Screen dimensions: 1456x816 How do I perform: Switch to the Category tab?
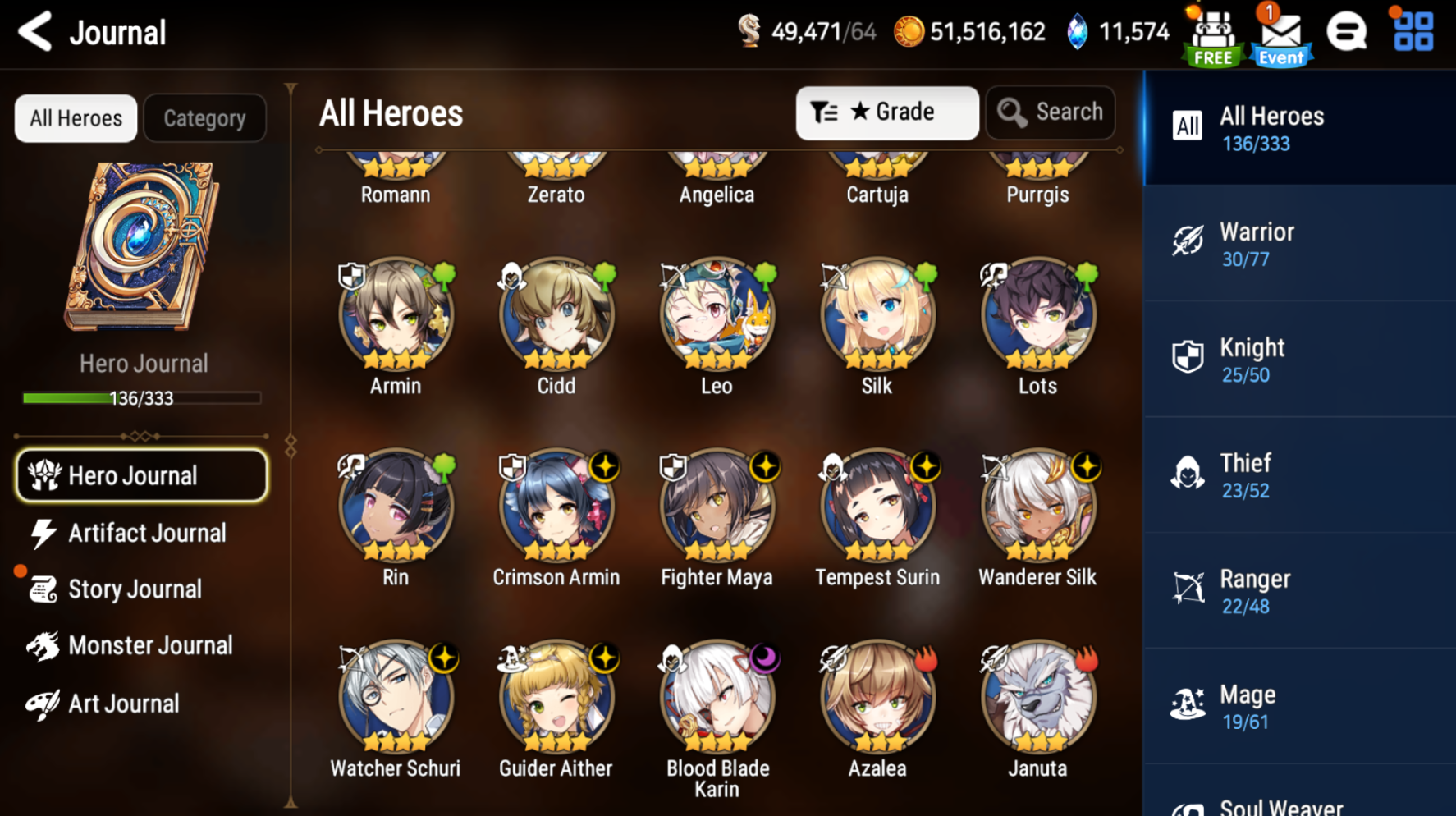[x=204, y=118]
